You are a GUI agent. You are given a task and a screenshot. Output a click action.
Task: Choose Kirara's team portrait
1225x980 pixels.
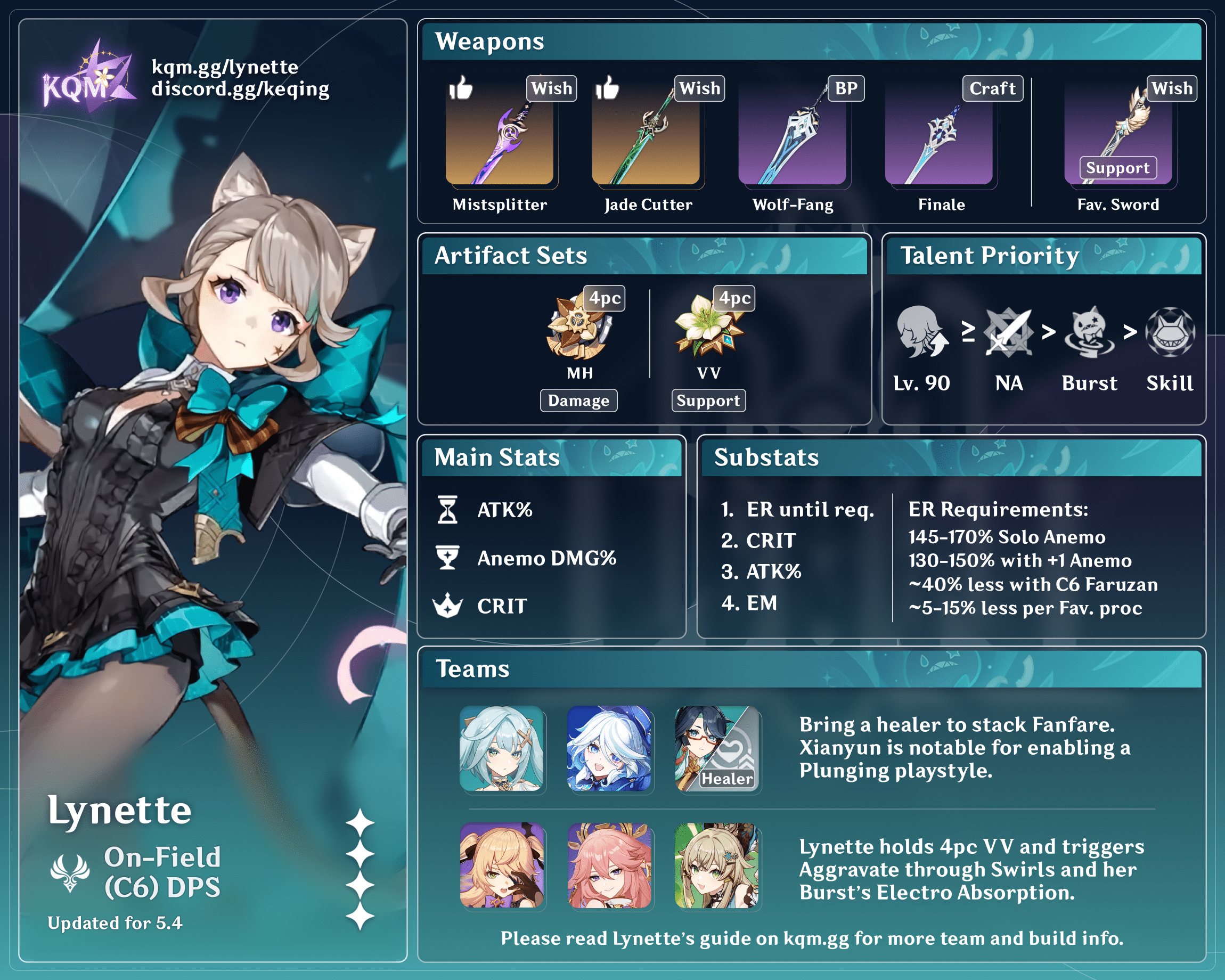coord(717,865)
